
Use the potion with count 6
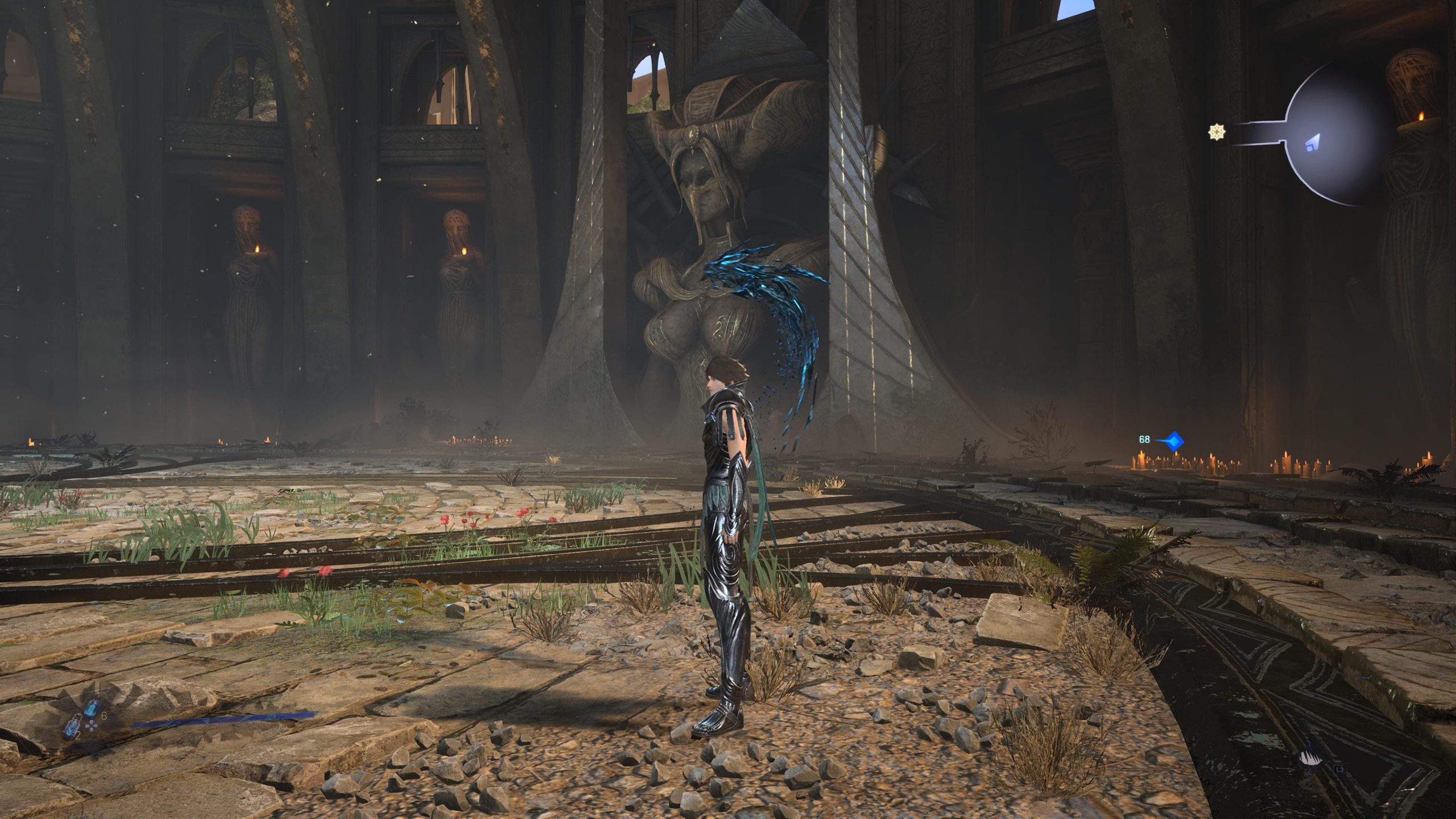(x=91, y=709)
